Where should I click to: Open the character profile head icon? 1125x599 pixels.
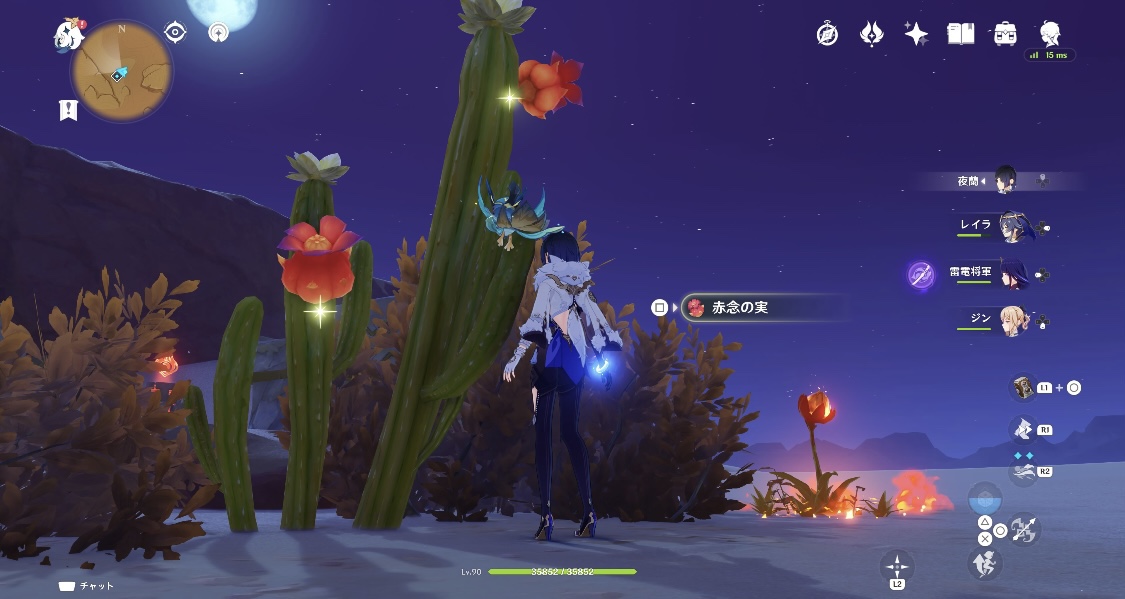click(1049, 33)
